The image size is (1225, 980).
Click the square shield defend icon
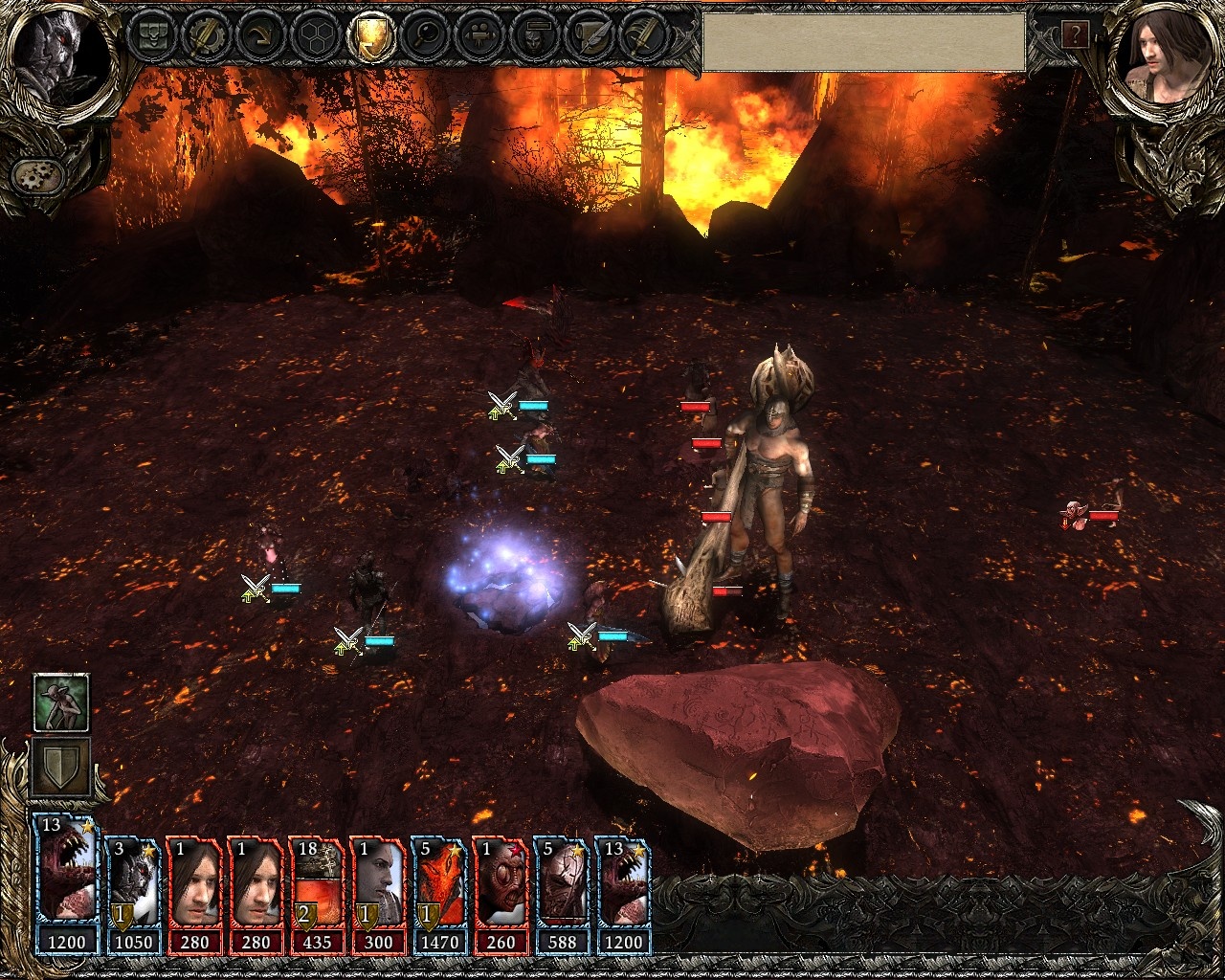61,767
